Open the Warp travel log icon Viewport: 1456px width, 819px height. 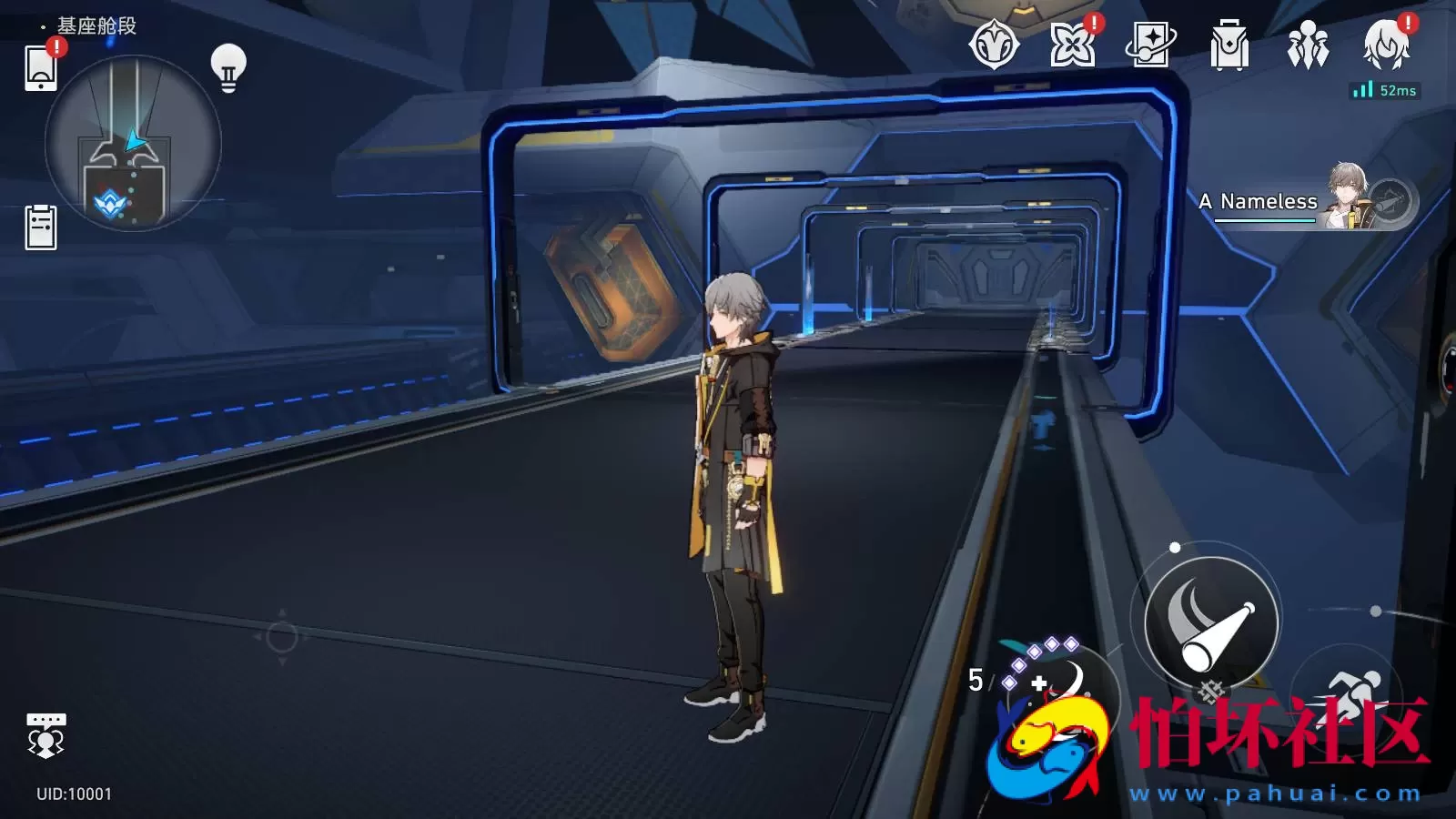tap(1149, 43)
